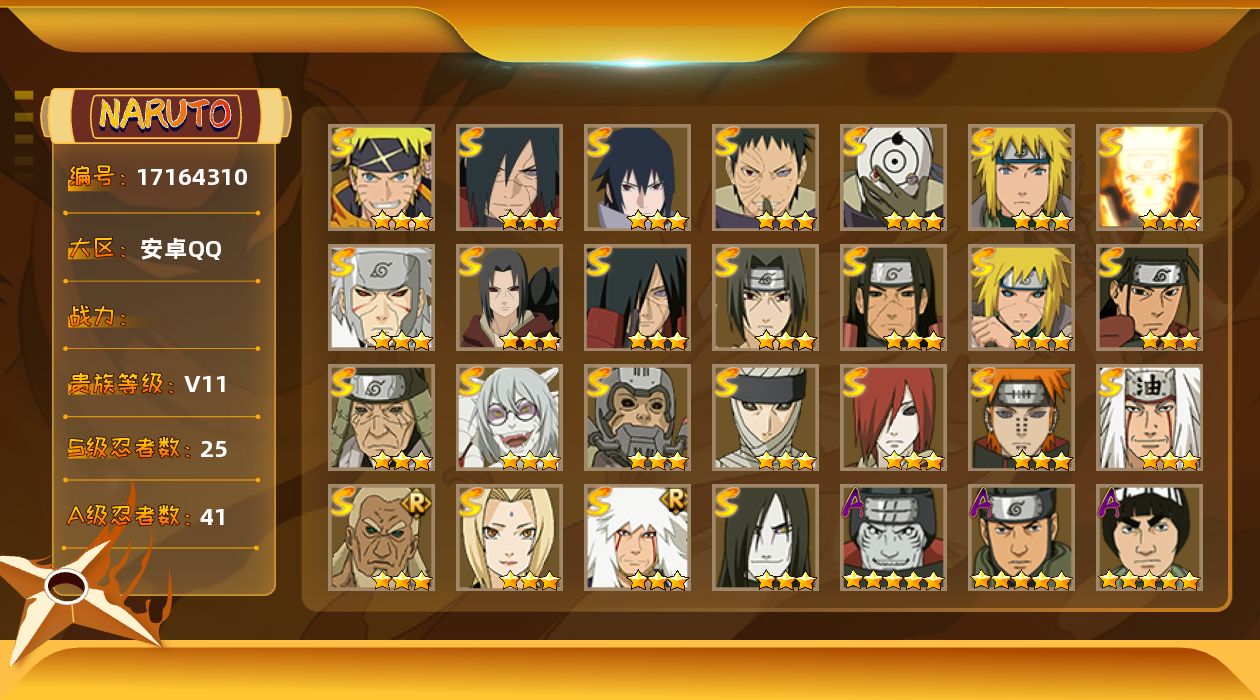Screen dimensions: 1260x700
Task: Choose the glowing chakra-mode Naruto tile
Action: 1149,177
